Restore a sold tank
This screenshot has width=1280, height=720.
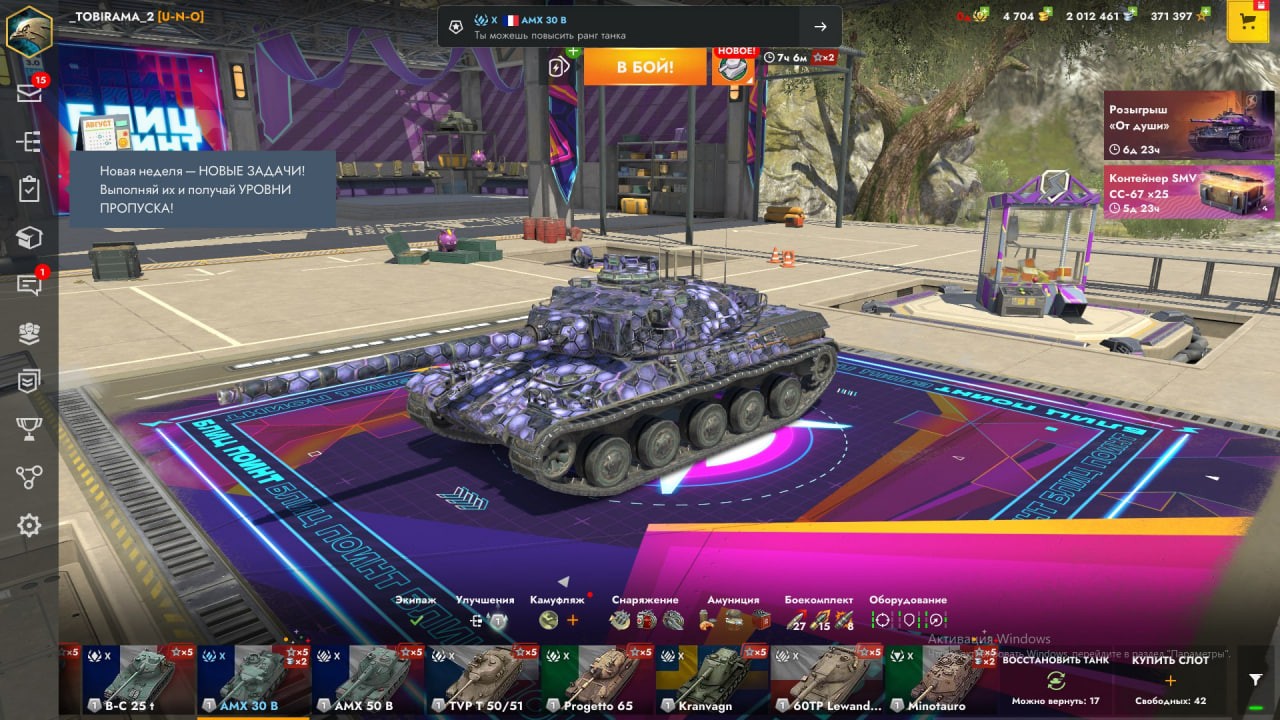click(x=1055, y=680)
